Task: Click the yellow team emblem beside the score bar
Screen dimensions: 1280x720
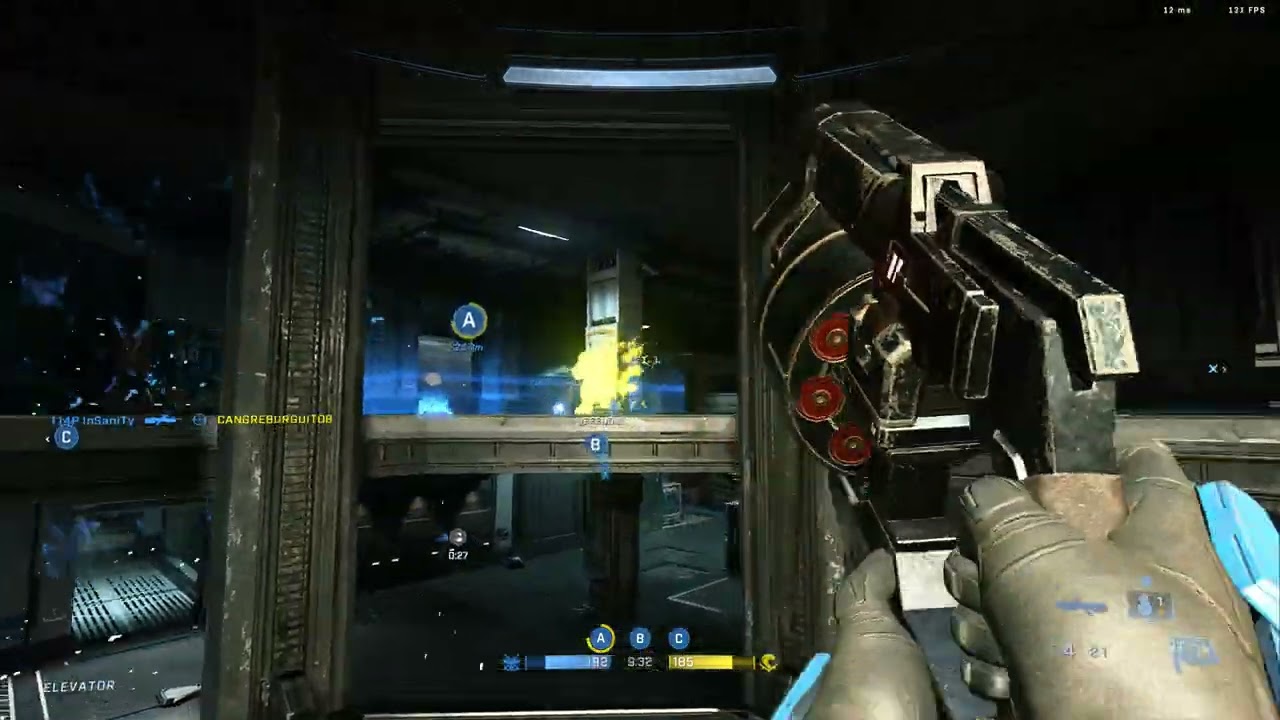Action: coord(768,662)
